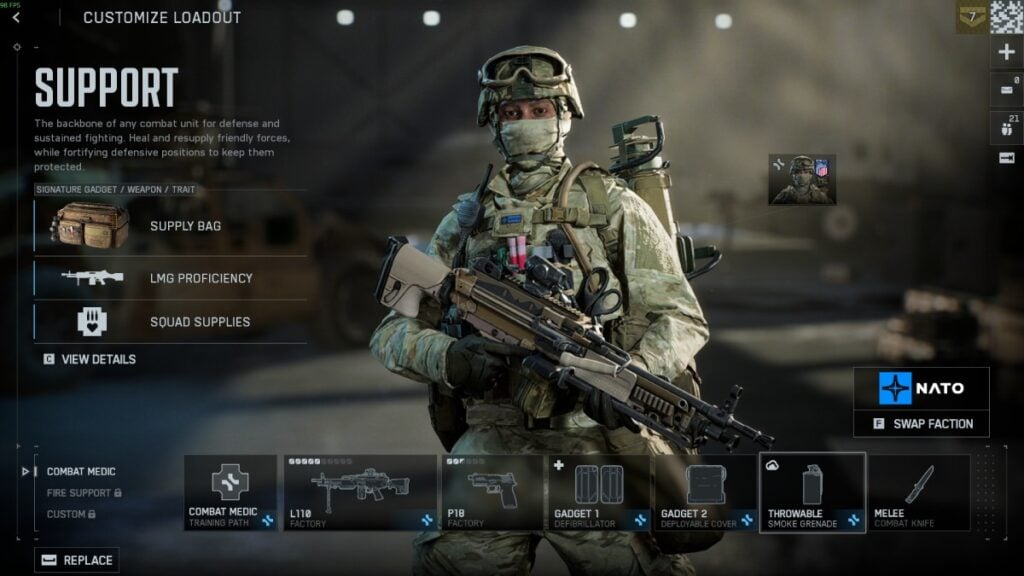Screen dimensions: 1024x576
Task: Select the P18 sidearm slot
Action: coord(492,493)
